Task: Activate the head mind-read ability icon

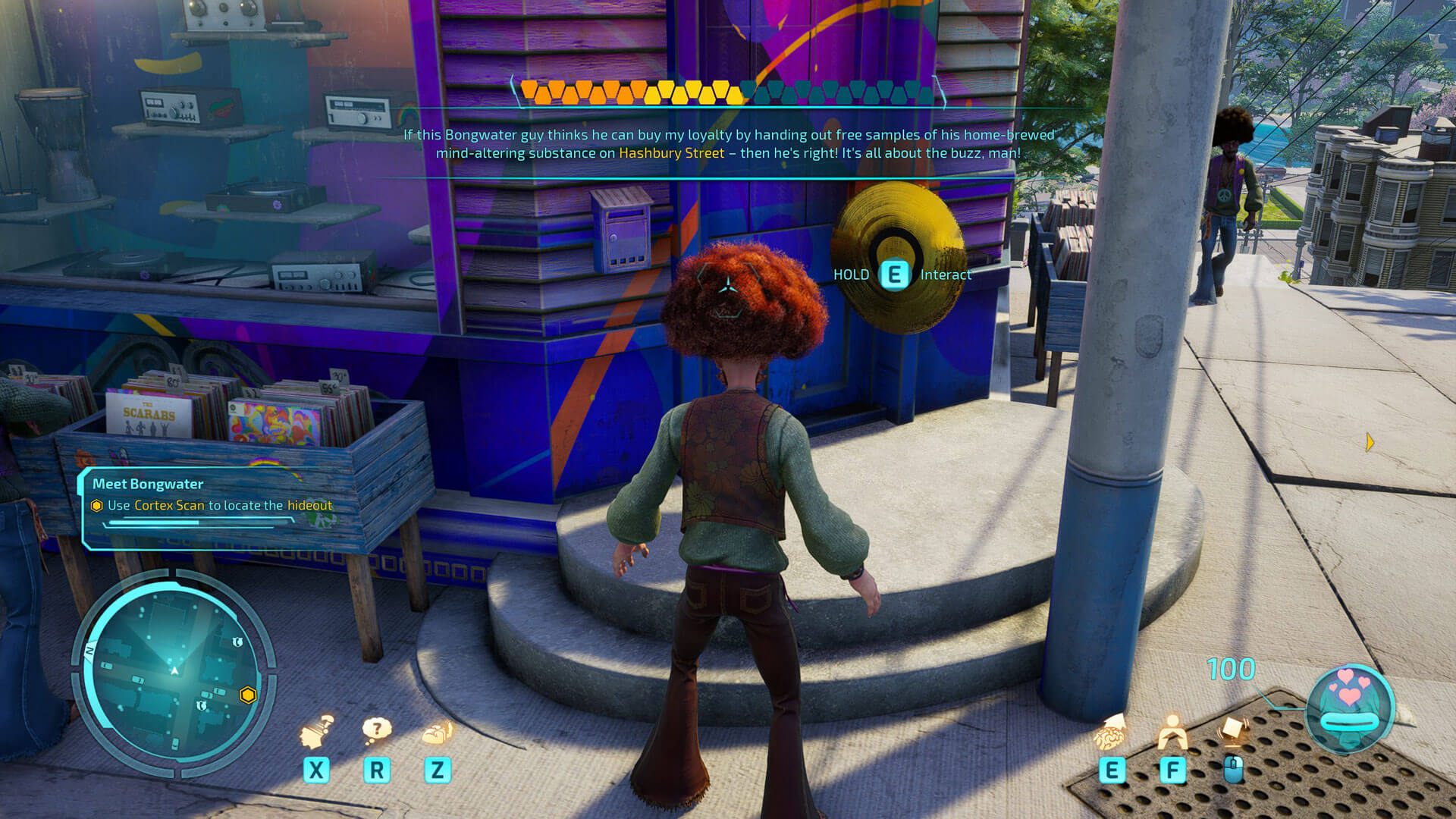Action: 317,732
